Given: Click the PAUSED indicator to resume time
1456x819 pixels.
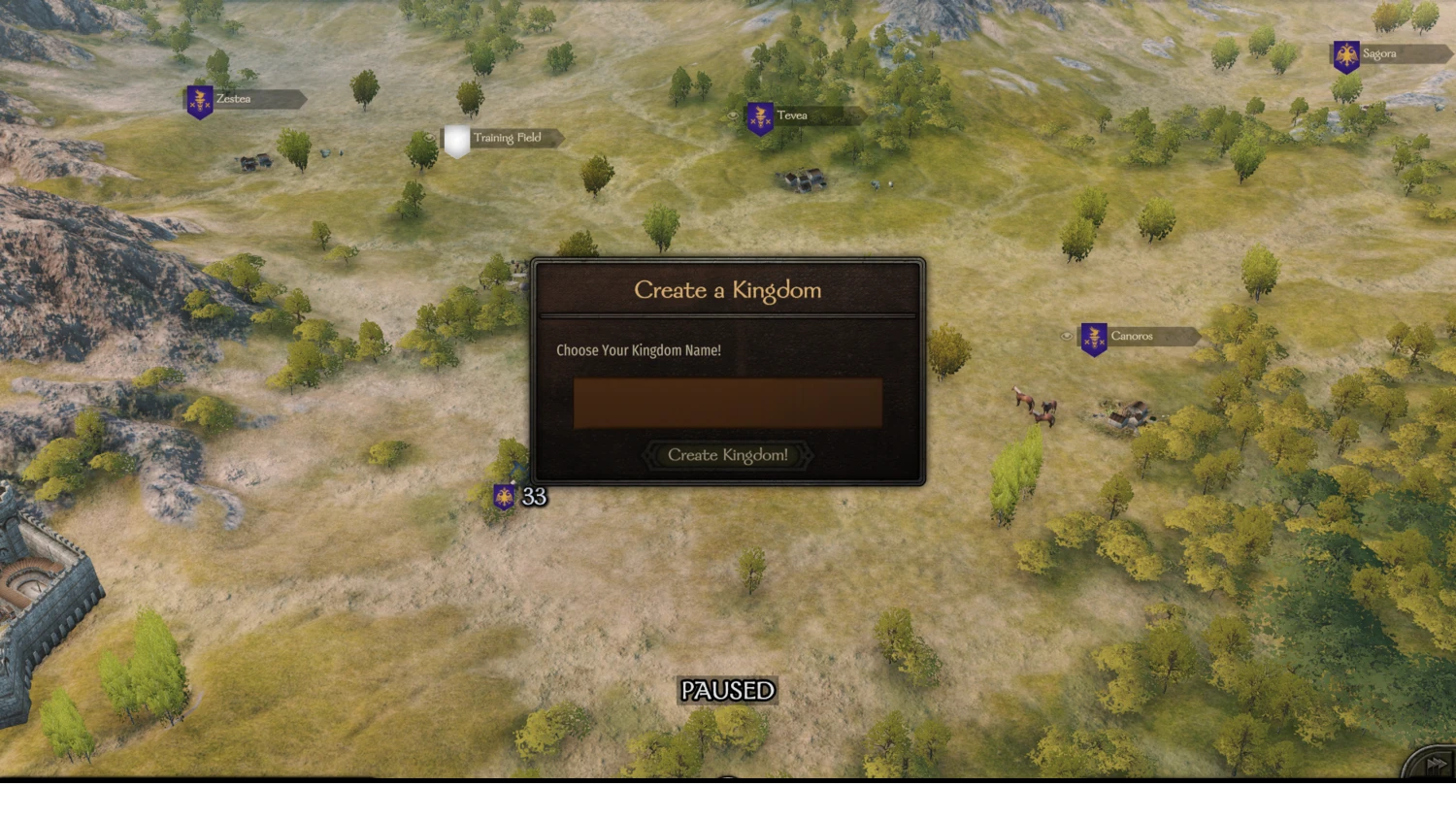Looking at the screenshot, I should click(727, 690).
